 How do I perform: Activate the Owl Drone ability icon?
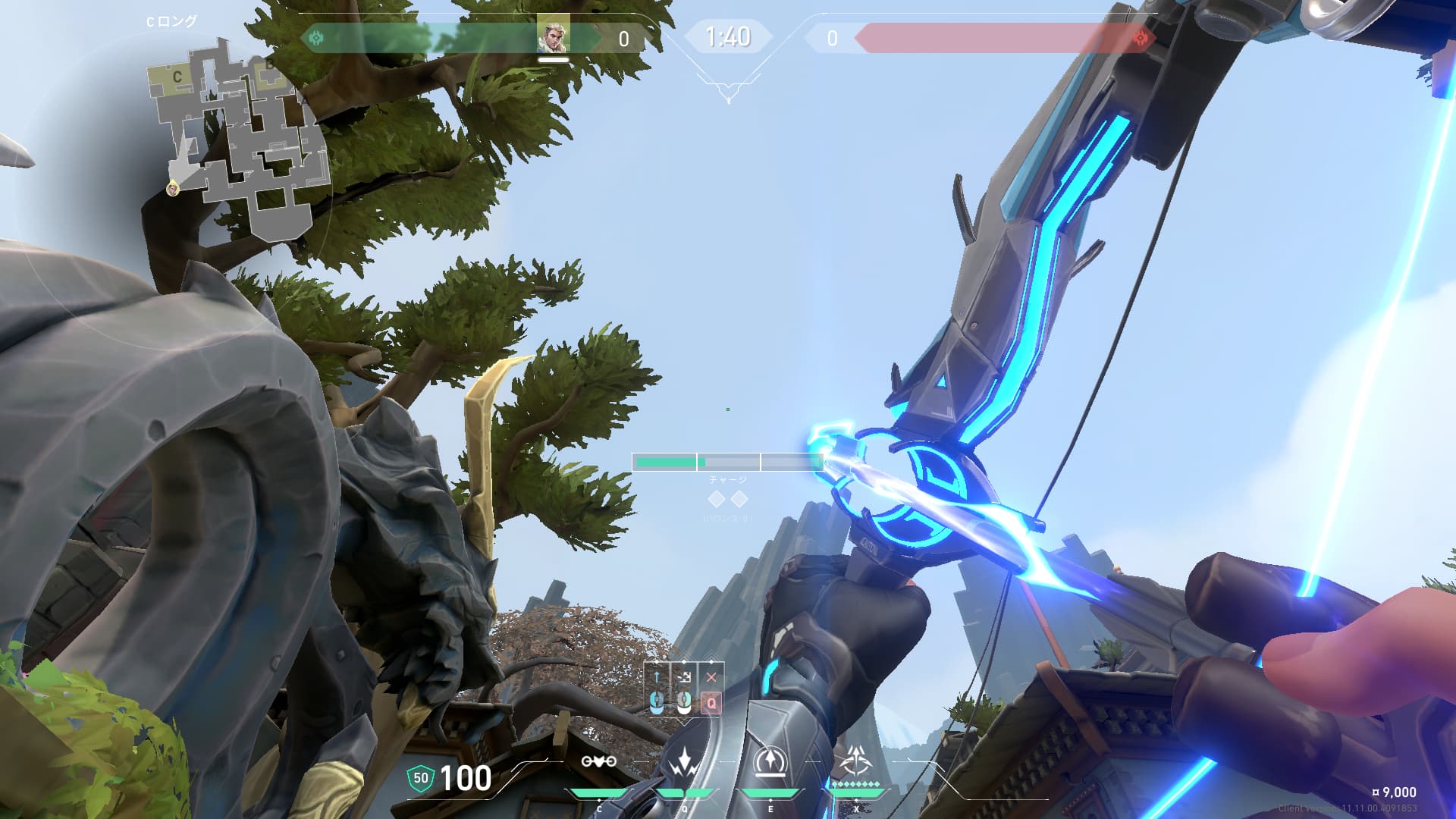[598, 761]
